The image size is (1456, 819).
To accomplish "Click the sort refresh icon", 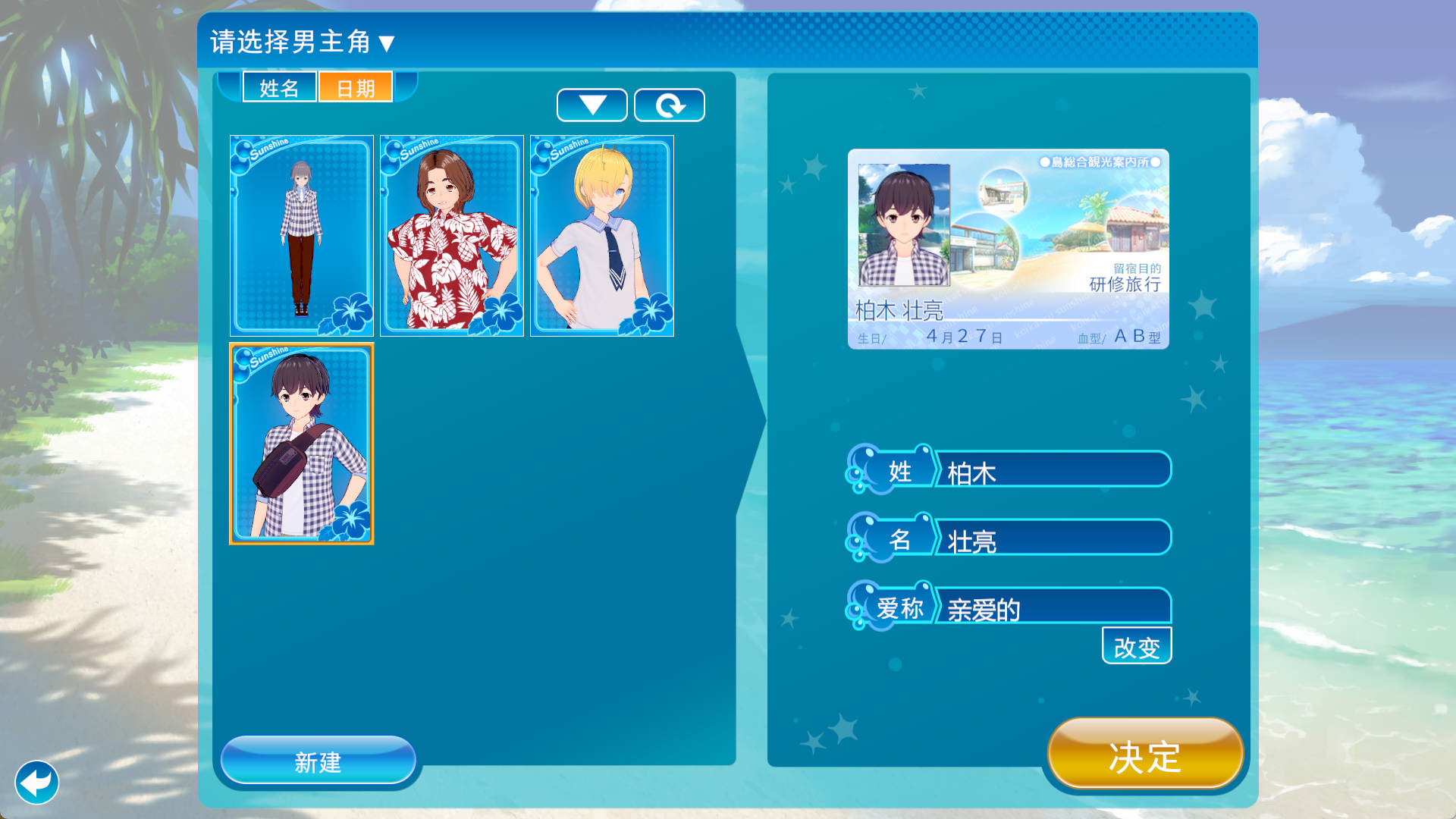I will click(670, 105).
